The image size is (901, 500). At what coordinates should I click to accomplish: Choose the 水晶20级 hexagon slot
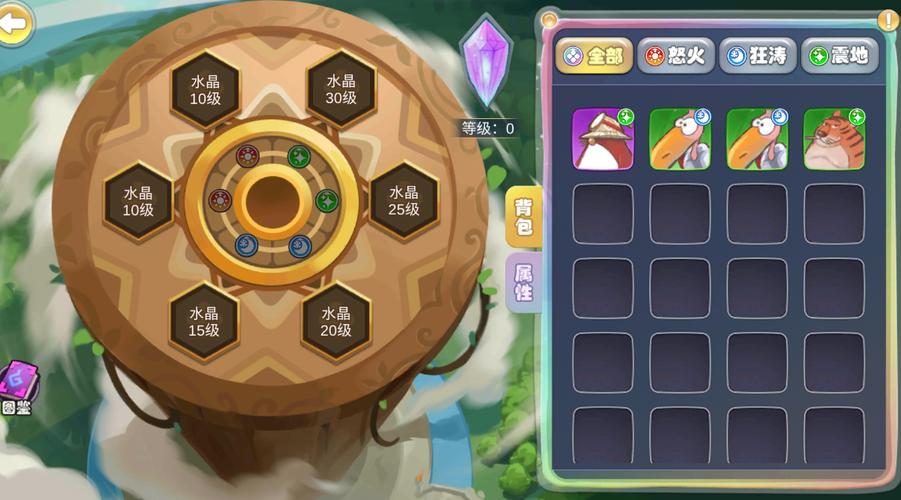(x=336, y=321)
